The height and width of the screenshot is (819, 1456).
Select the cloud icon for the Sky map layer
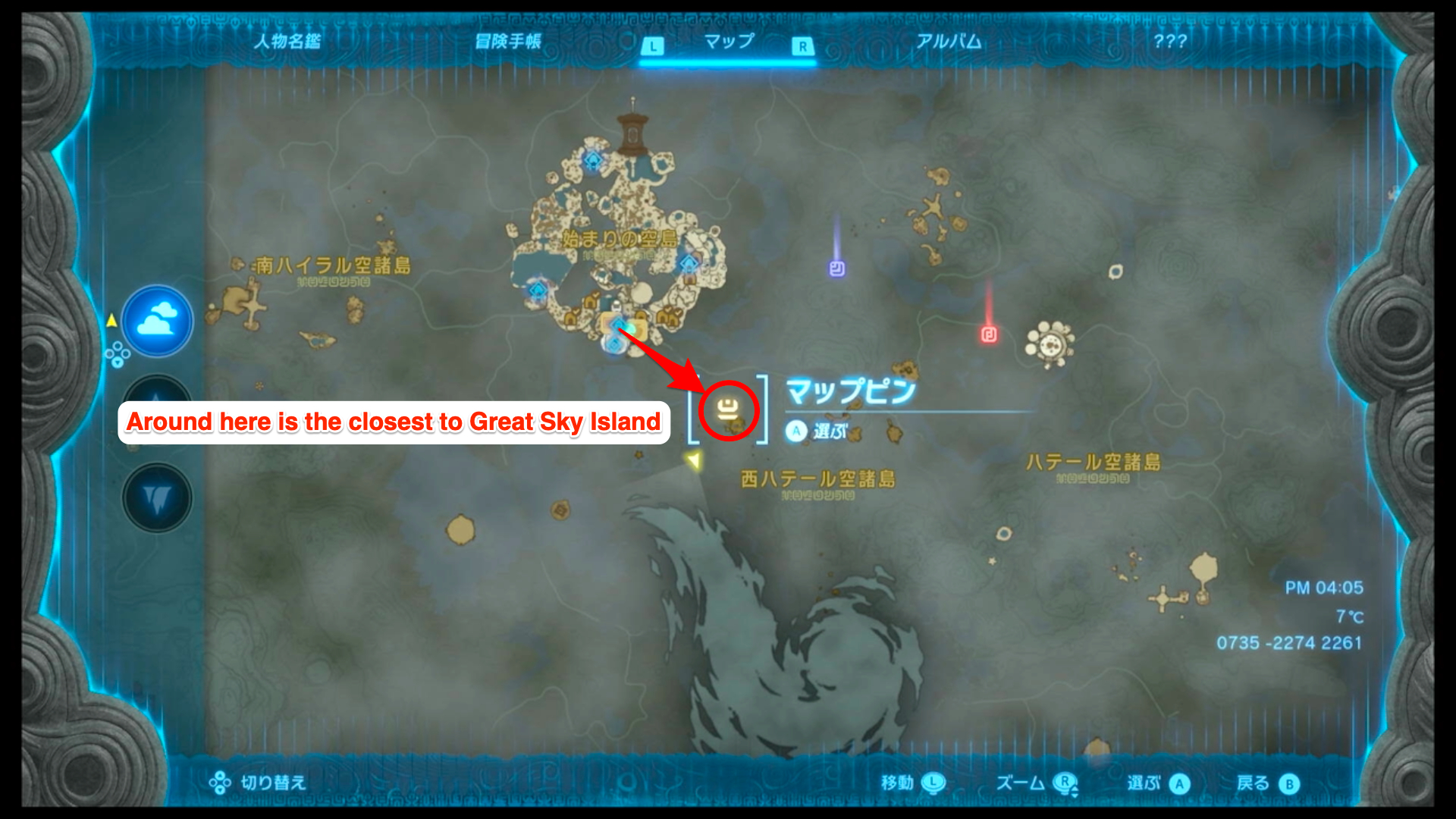click(x=157, y=322)
